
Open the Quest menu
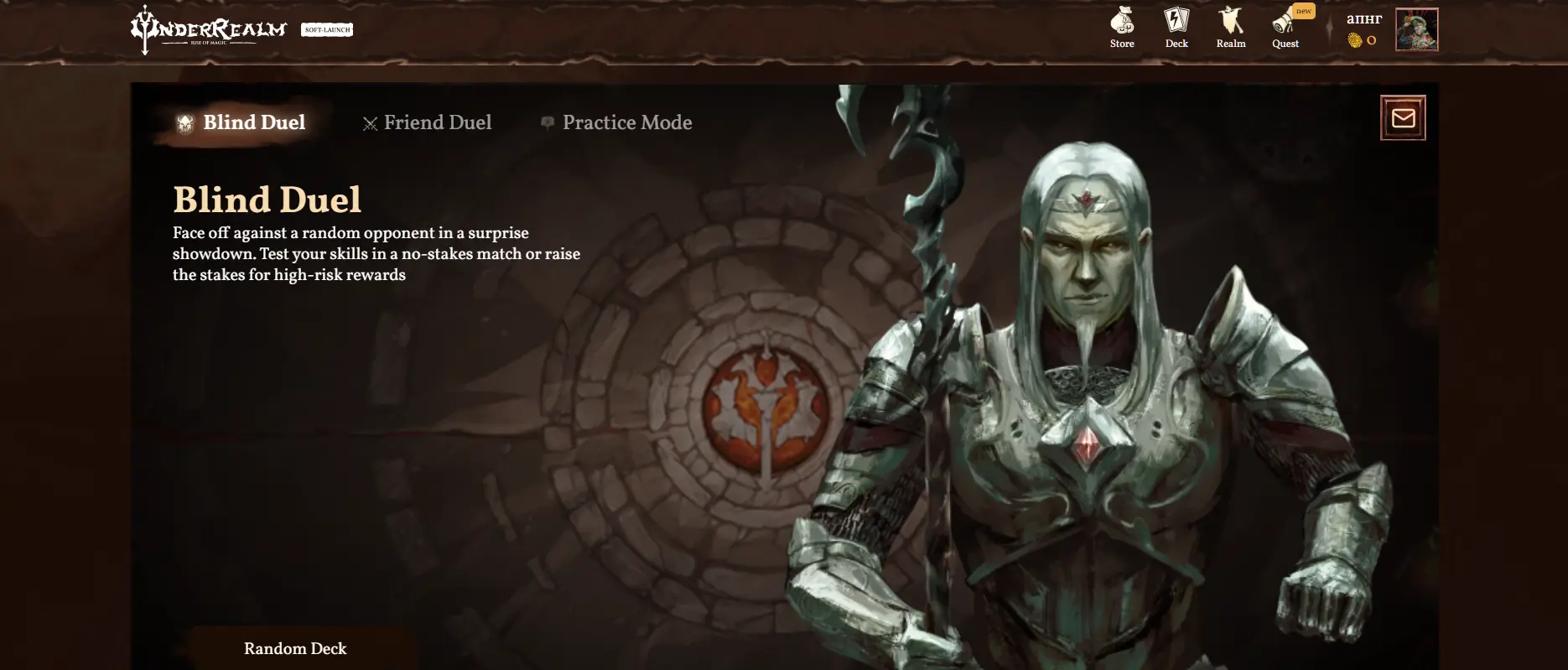(1285, 28)
